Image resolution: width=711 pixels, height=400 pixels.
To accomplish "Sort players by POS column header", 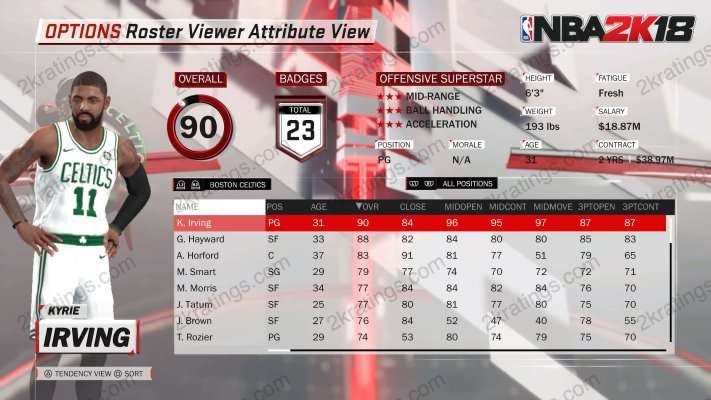I will coord(274,206).
